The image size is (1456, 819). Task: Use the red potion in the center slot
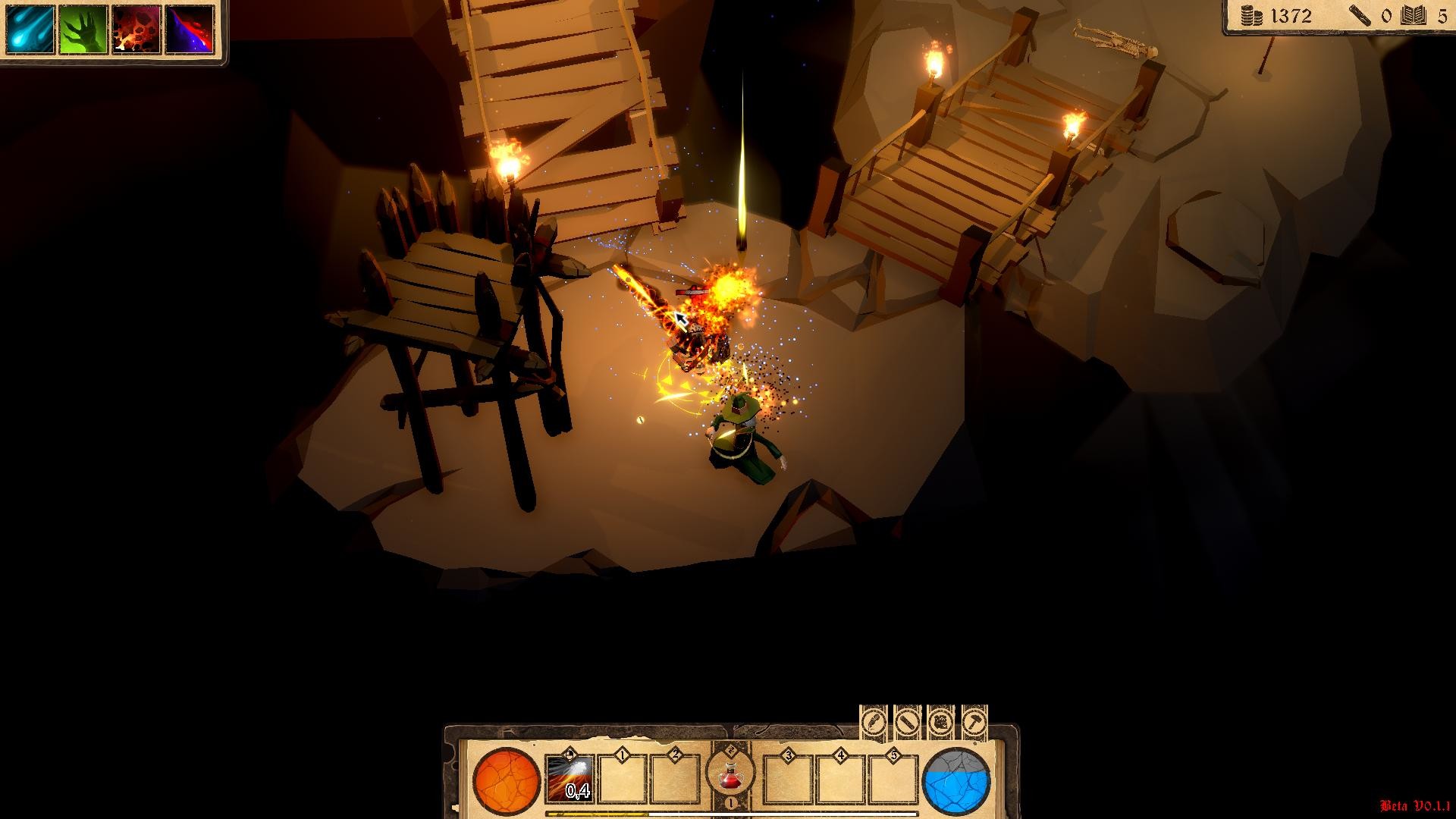730,778
